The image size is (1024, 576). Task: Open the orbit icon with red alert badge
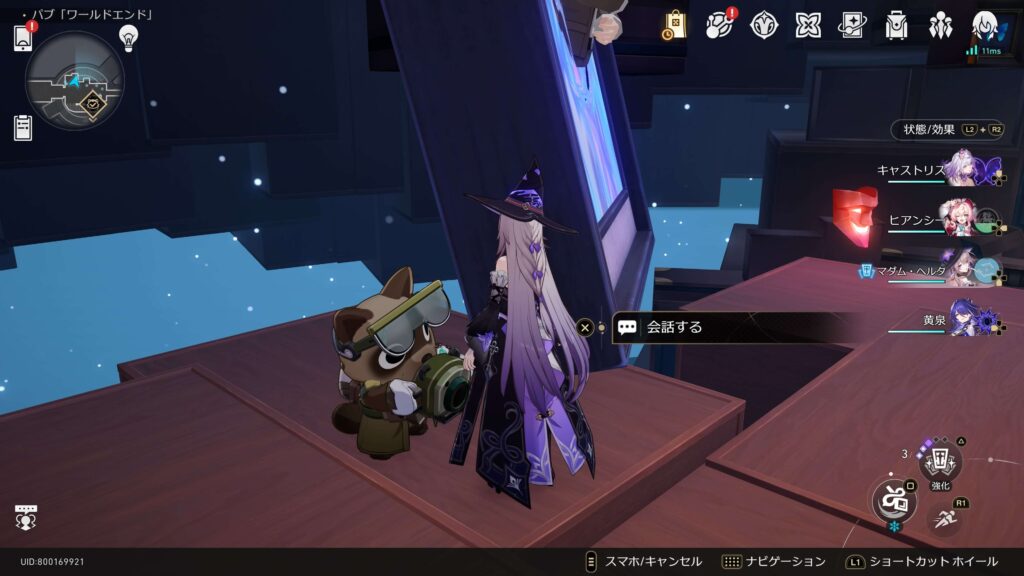719,25
